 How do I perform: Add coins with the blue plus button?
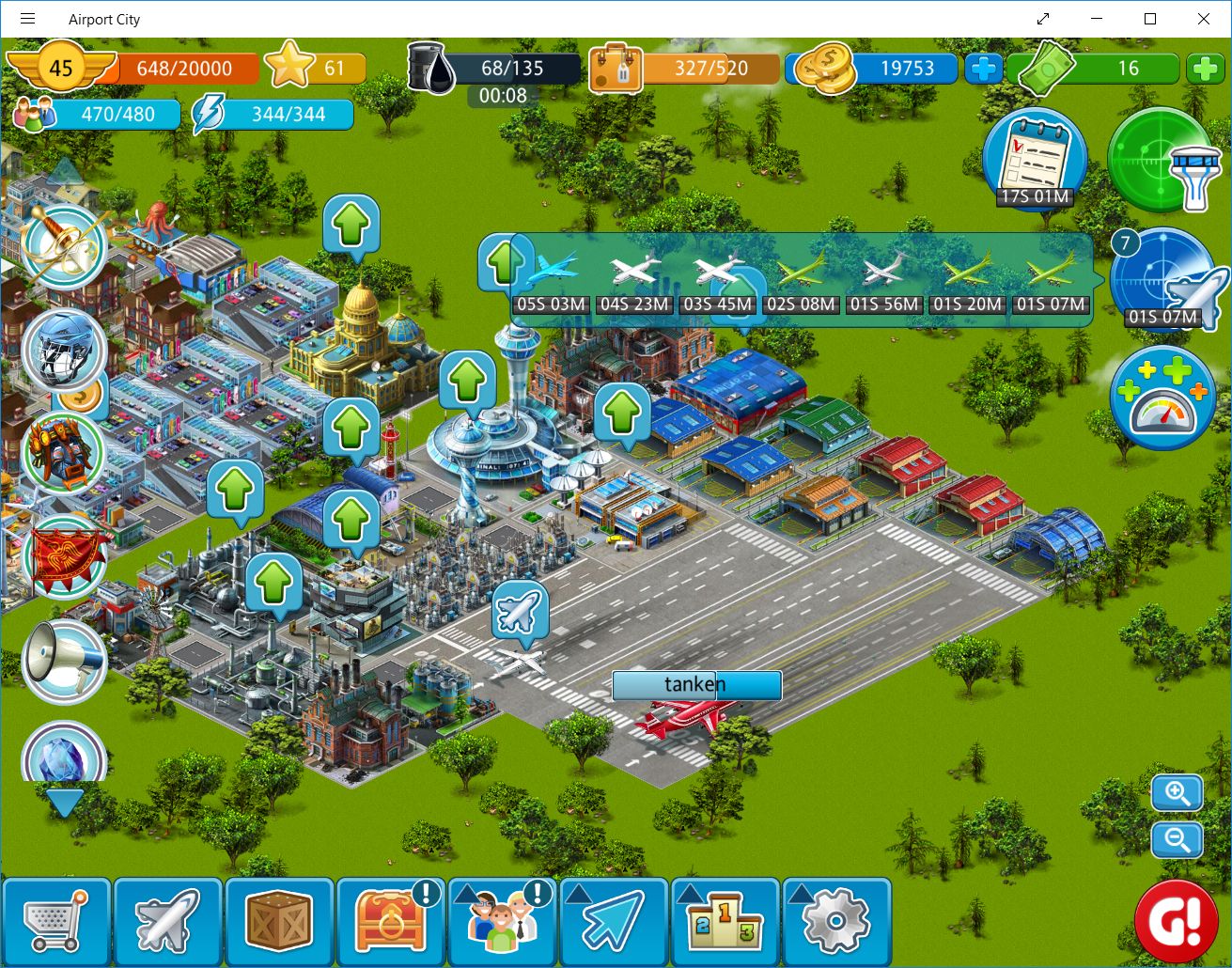point(984,69)
